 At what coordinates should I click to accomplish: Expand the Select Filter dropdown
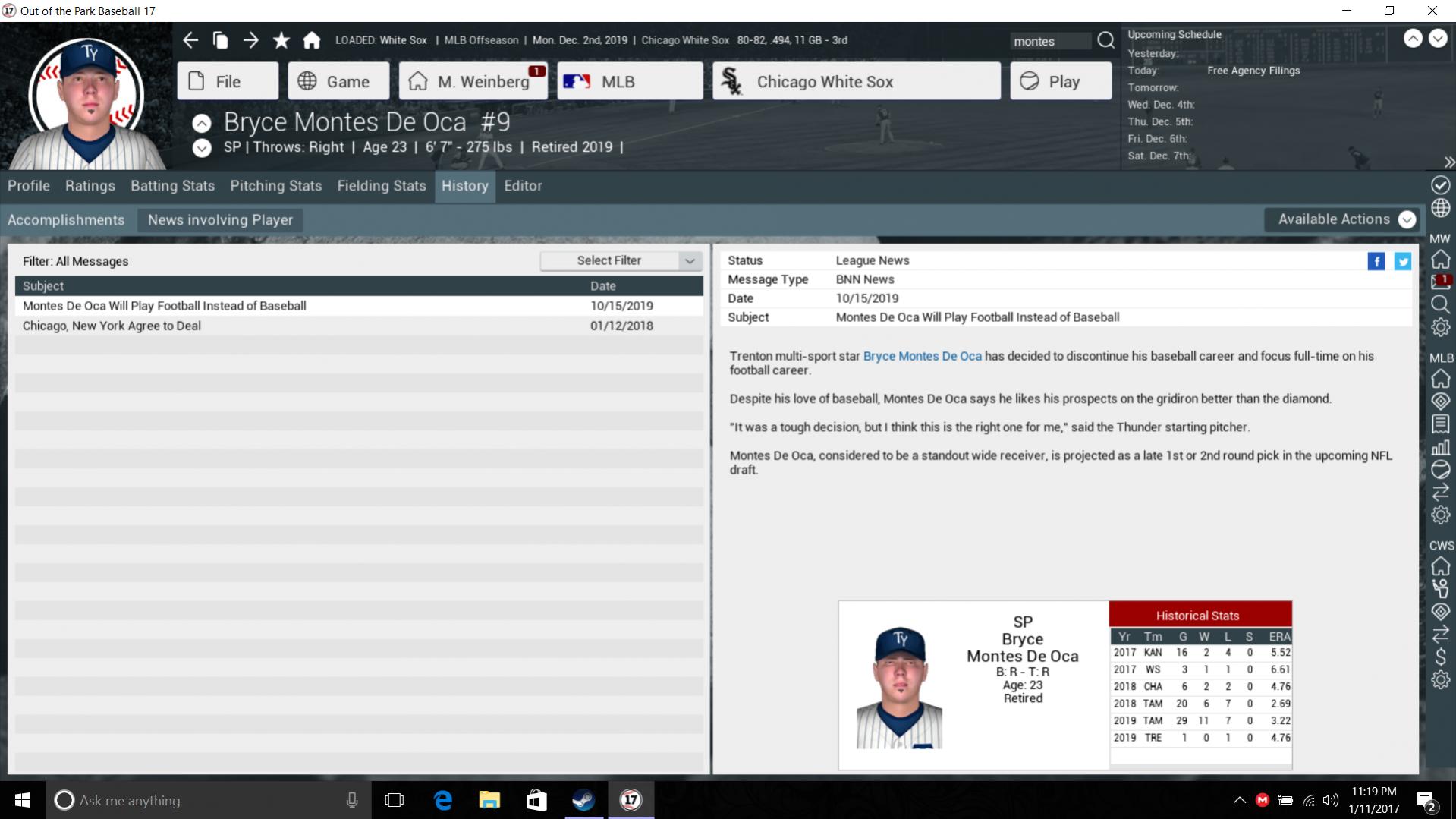tap(621, 260)
